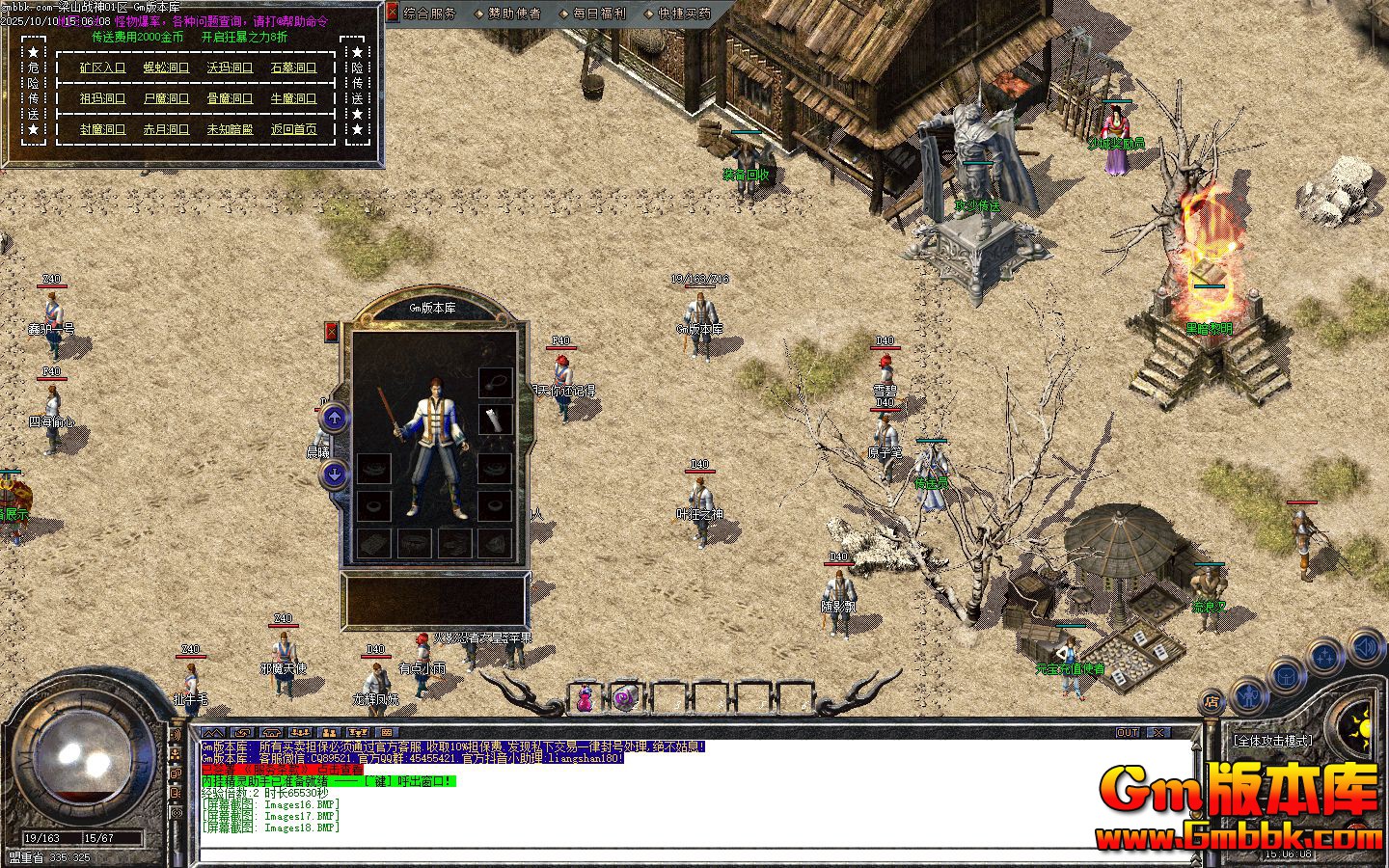The height and width of the screenshot is (868, 1389).
Task: Close the character equipment window
Action: click(332, 333)
